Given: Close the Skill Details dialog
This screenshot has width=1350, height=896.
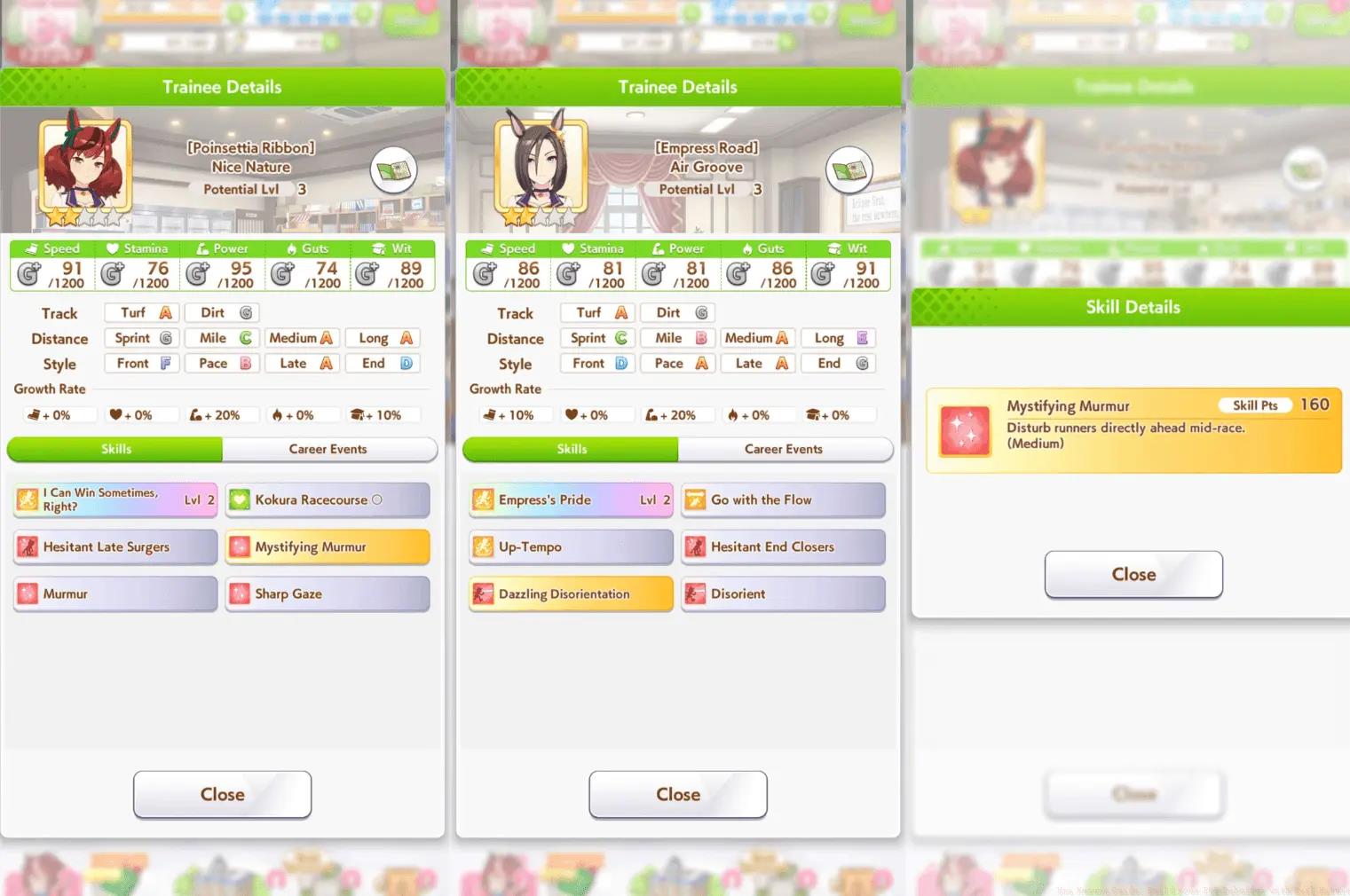Looking at the screenshot, I should 1133,575.
